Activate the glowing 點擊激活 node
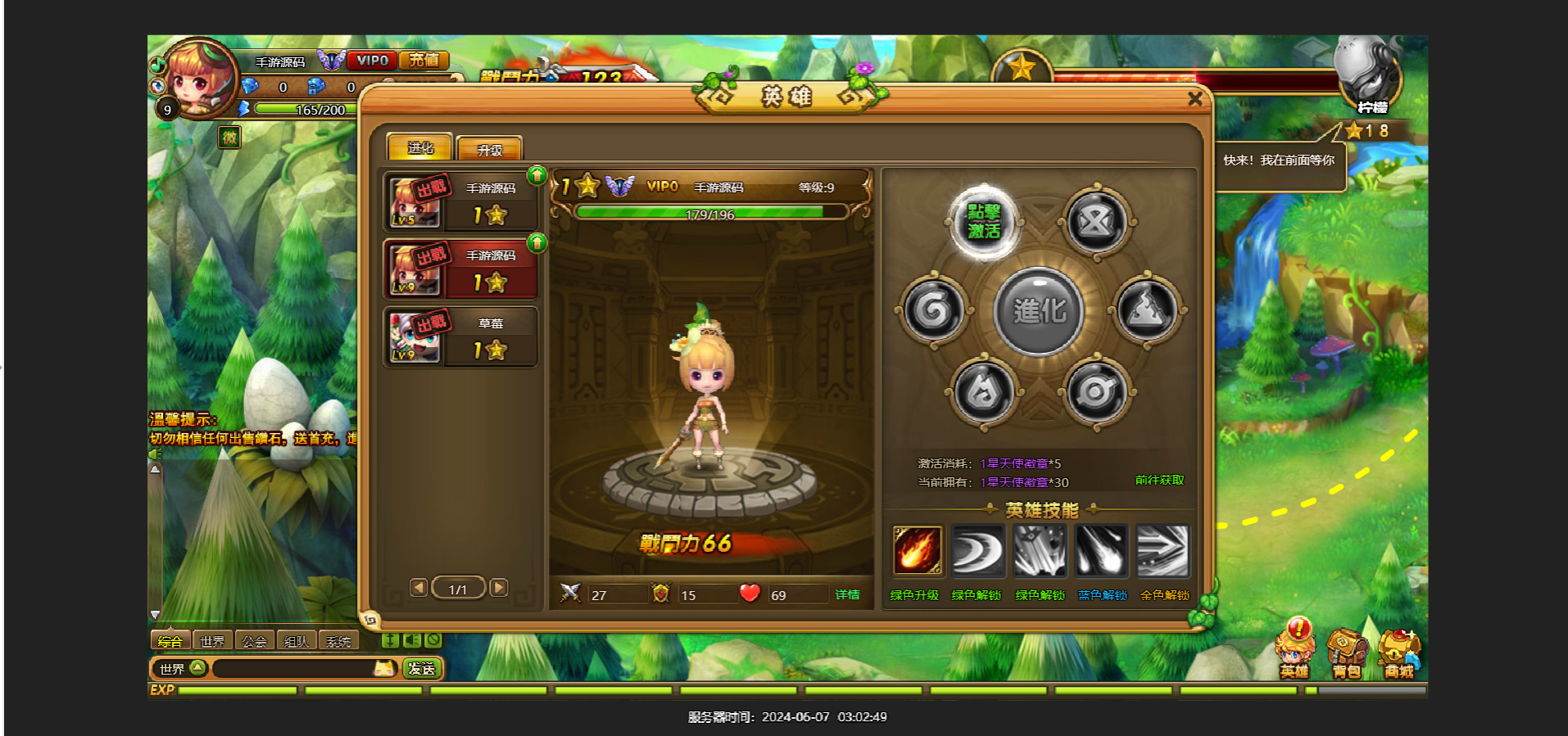 pyautogui.click(x=983, y=222)
